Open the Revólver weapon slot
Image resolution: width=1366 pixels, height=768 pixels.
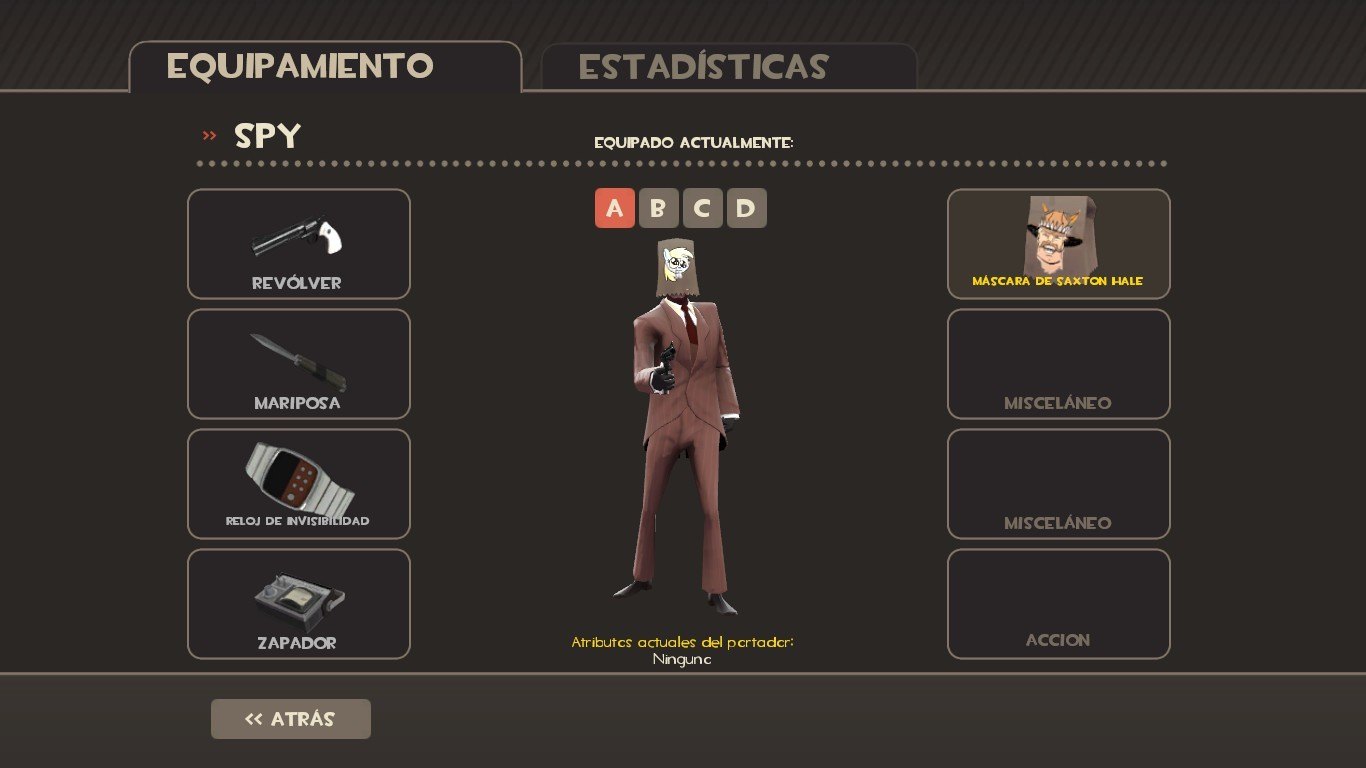[299, 244]
